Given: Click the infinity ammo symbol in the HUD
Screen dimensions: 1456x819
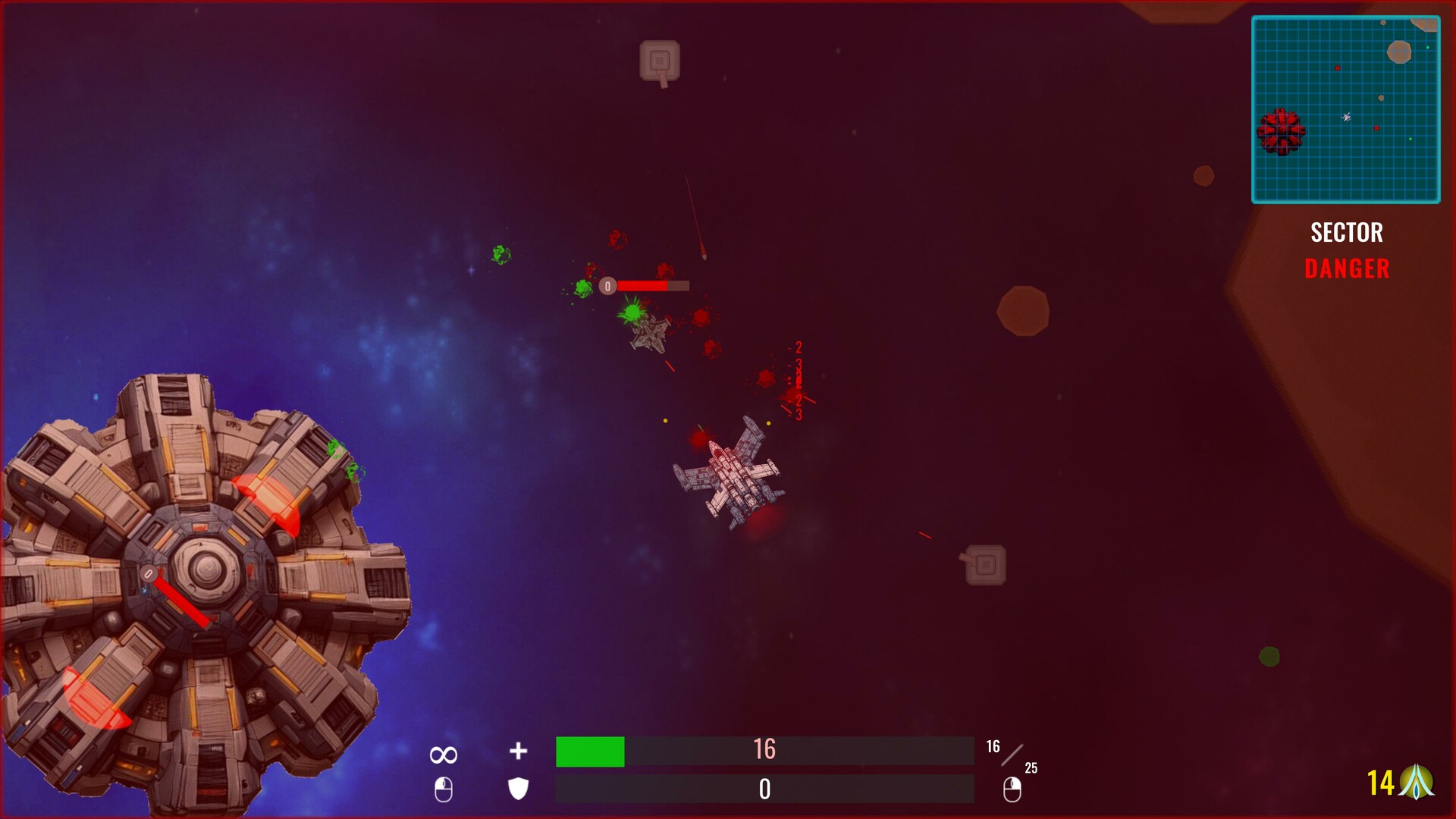Looking at the screenshot, I should point(443,753).
